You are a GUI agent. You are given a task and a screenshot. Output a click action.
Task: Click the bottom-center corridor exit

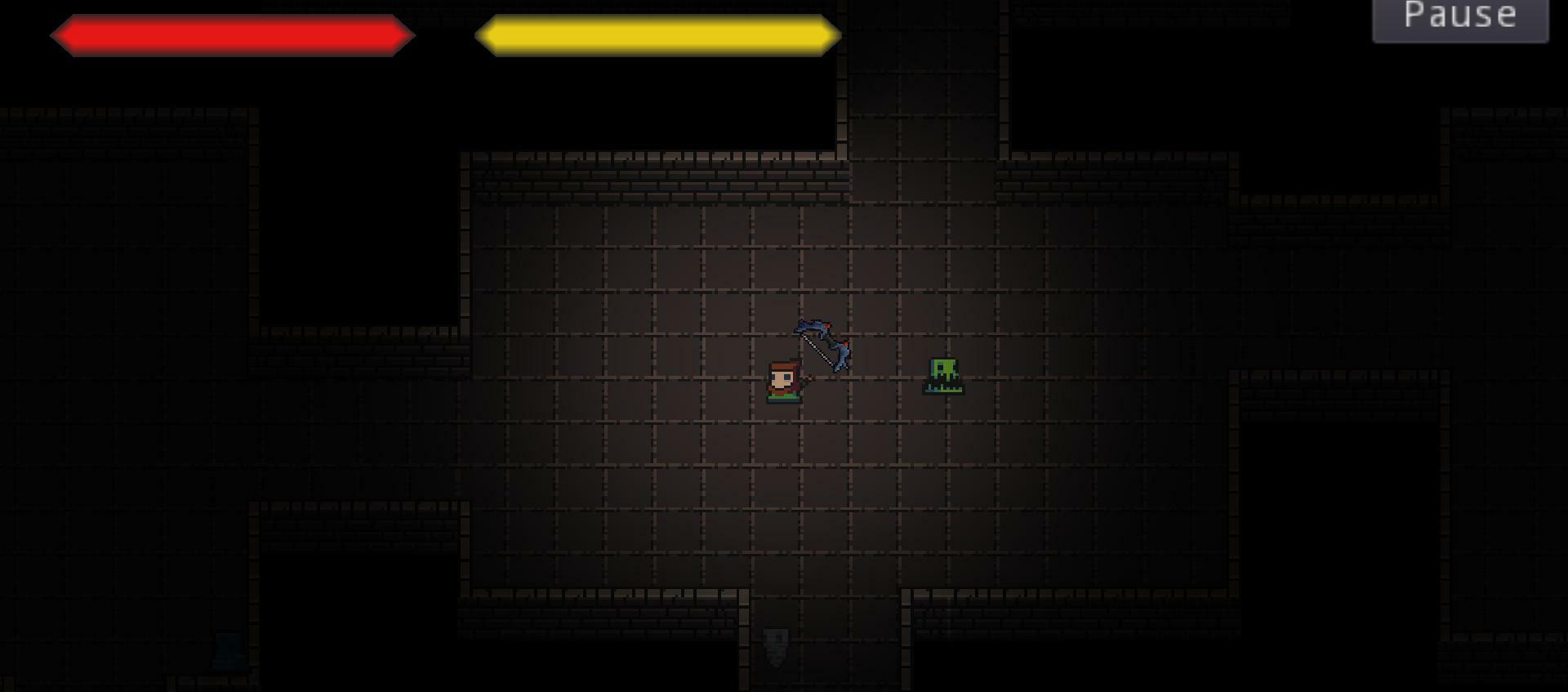click(825, 654)
